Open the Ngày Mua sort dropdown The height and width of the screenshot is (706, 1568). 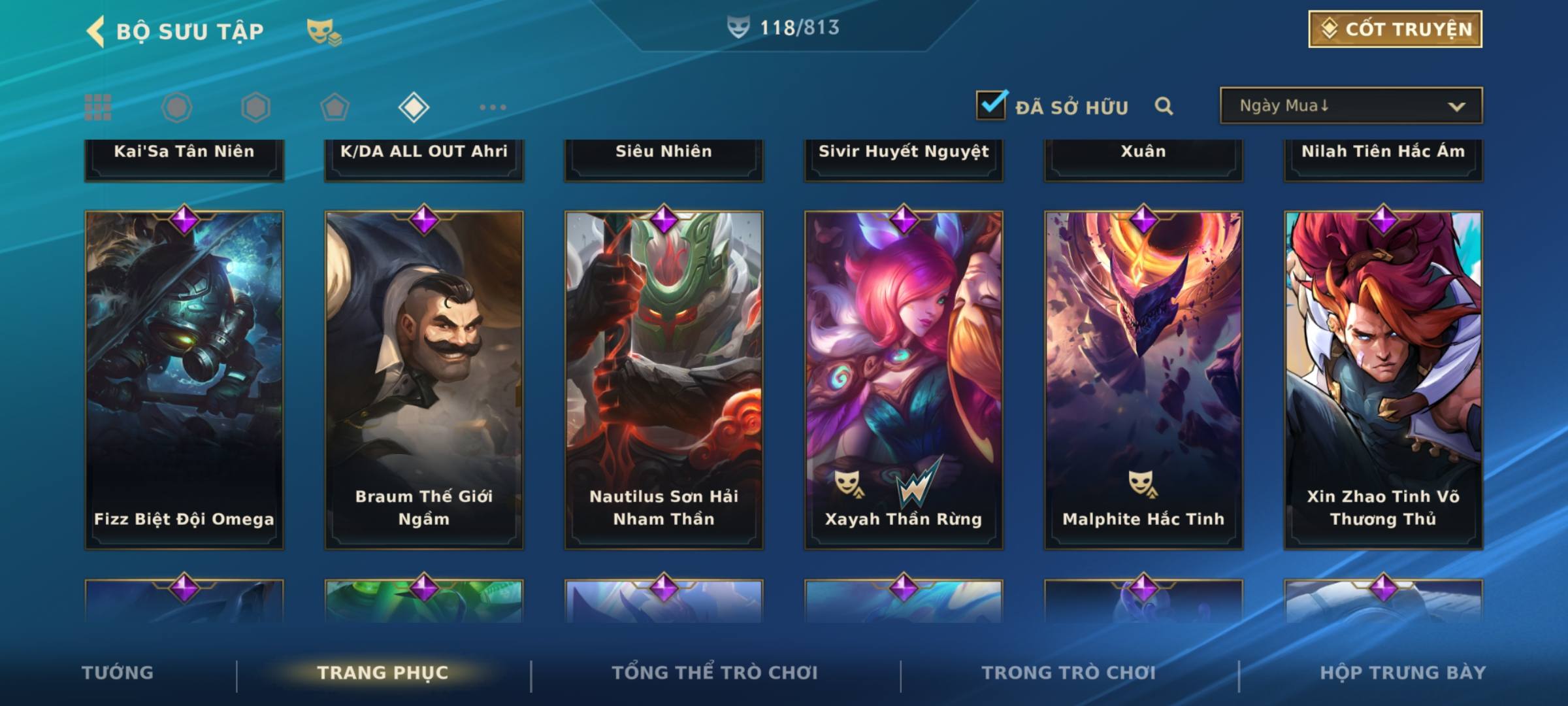[1351, 106]
